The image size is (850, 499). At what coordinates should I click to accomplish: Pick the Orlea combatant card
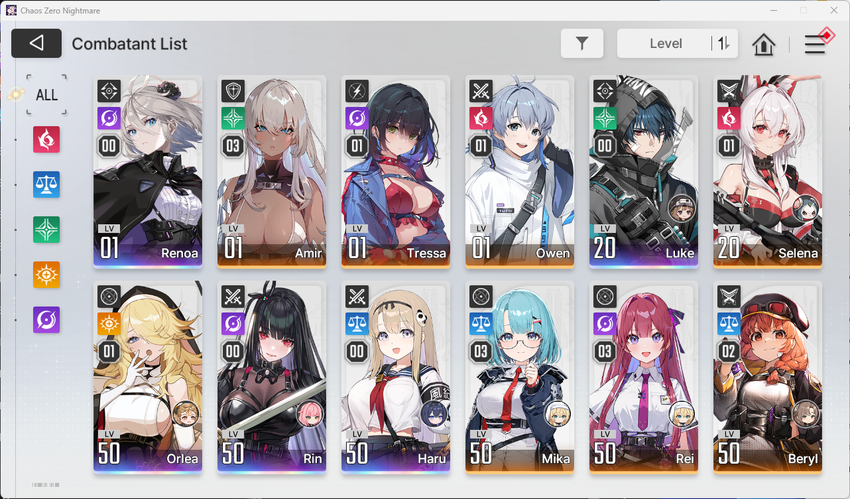click(147, 377)
